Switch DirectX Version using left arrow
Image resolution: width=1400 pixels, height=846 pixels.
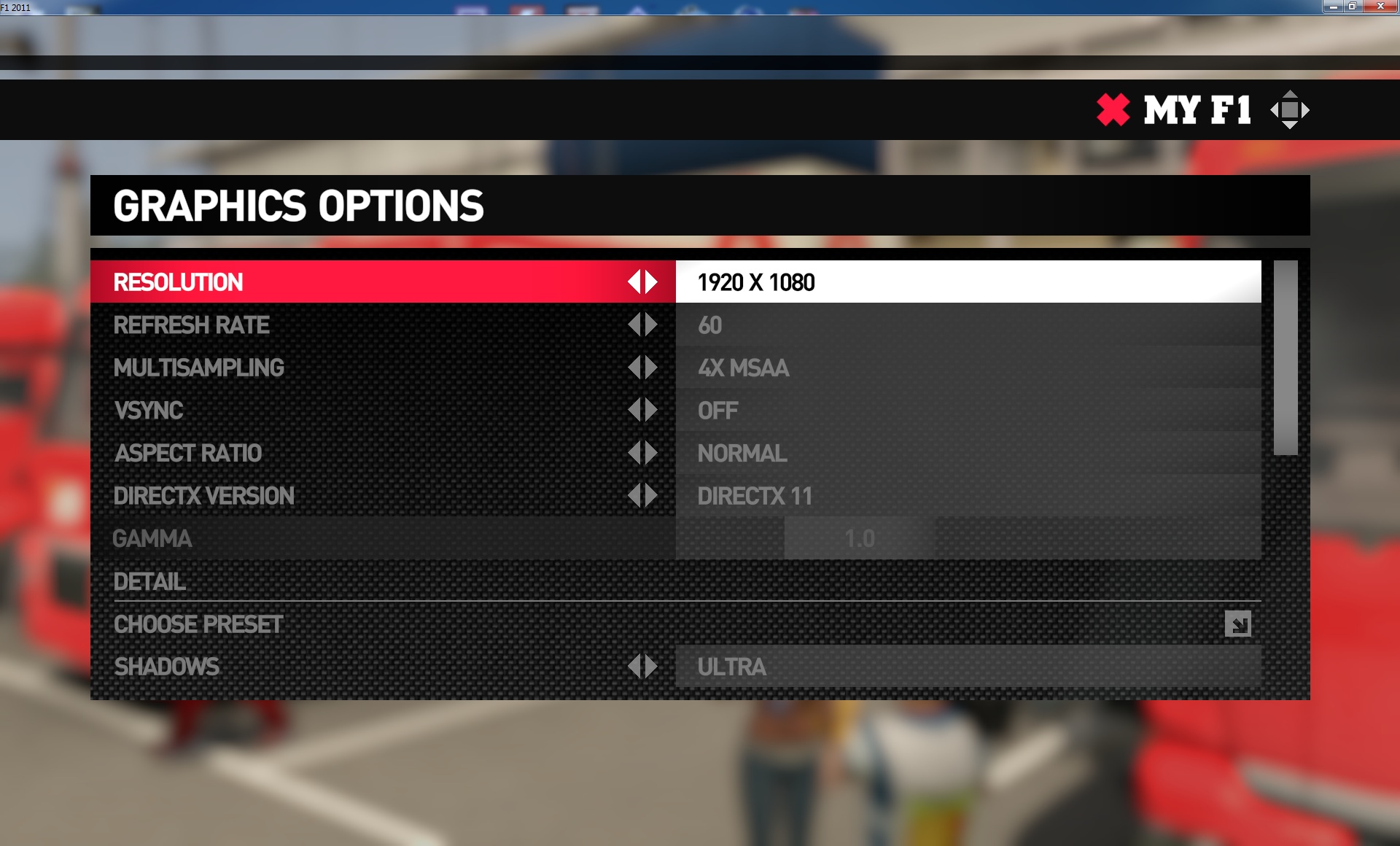click(x=634, y=496)
